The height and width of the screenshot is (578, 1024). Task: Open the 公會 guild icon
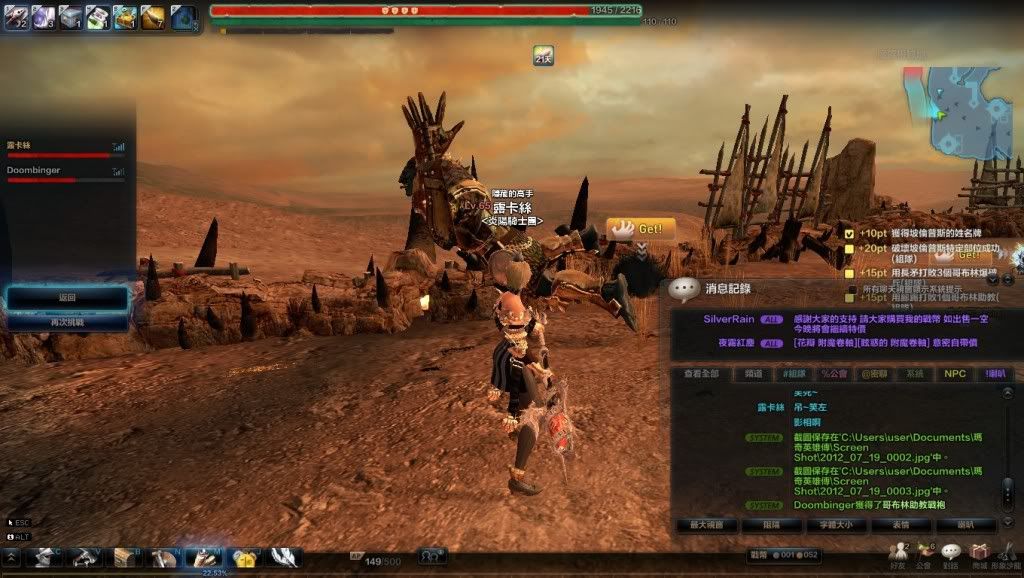coord(924,553)
